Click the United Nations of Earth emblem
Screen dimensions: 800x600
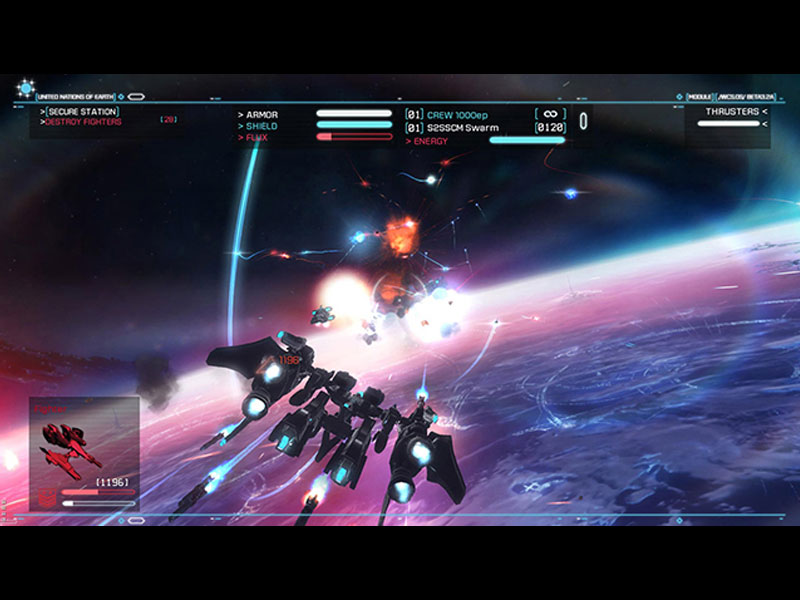(x=24, y=90)
